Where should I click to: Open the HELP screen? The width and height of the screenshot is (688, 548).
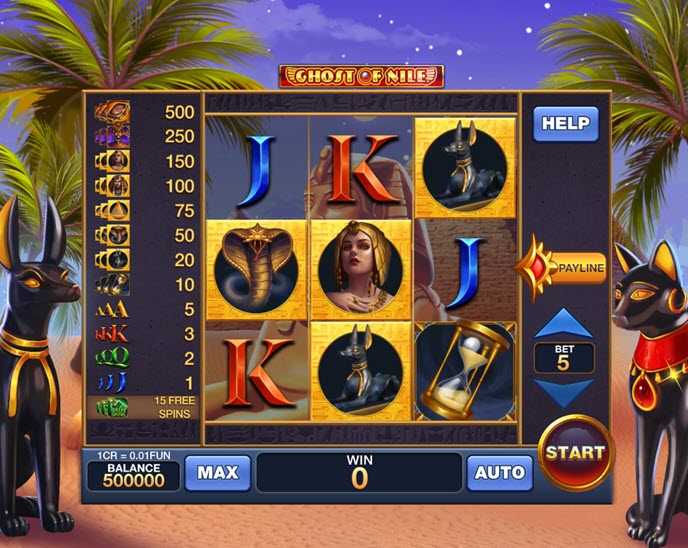point(565,125)
